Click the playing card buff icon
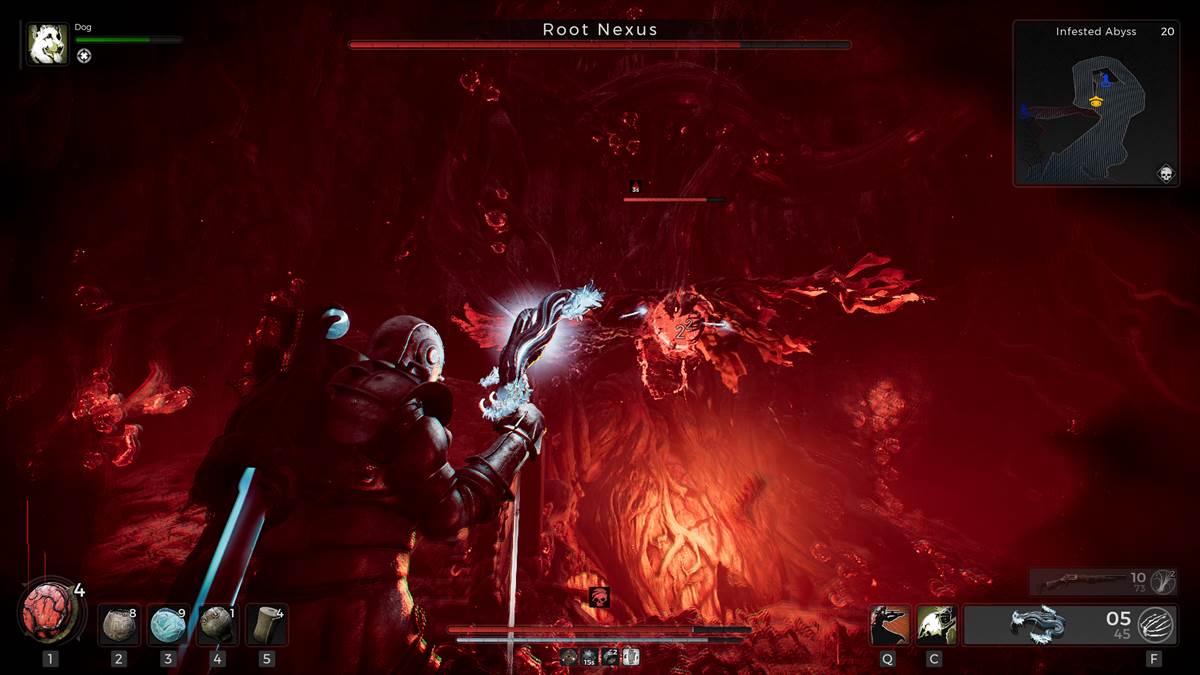 [631, 657]
